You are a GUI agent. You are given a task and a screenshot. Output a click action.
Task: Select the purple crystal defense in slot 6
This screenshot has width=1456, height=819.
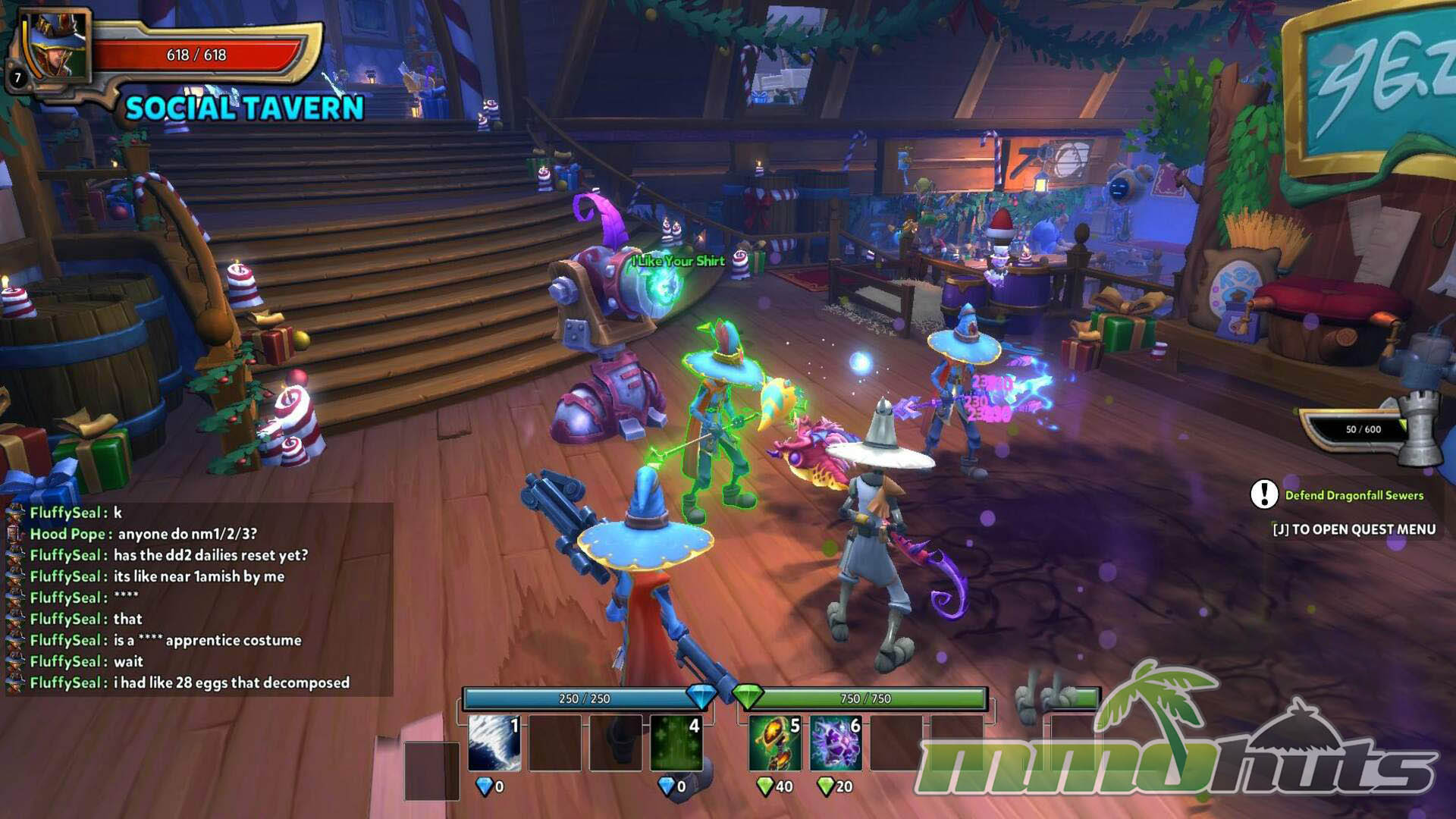[x=836, y=742]
